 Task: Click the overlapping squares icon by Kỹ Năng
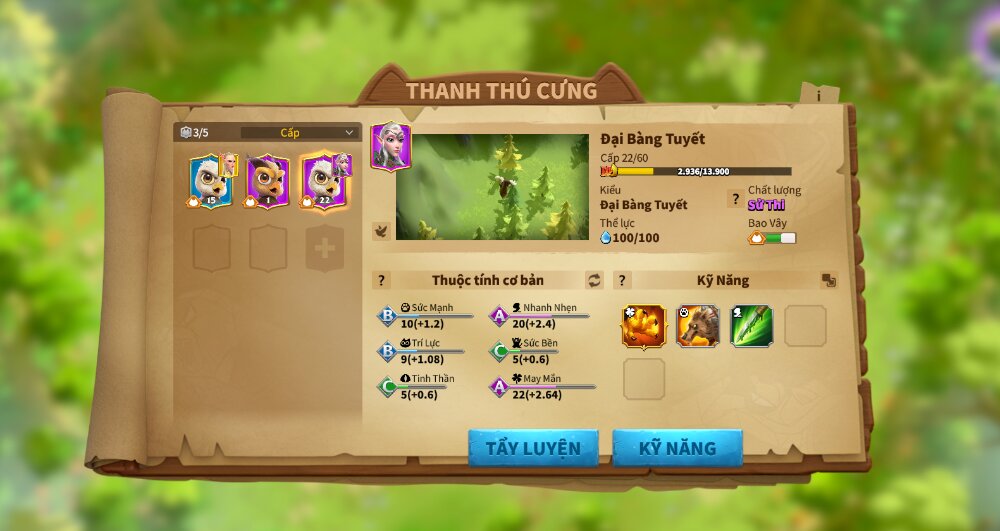(x=828, y=280)
